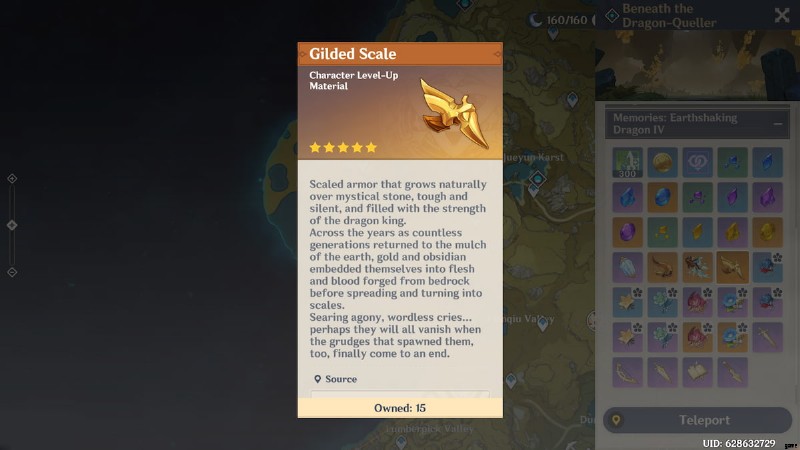Select the open book reward icon
The image size is (800, 450).
point(697,372)
